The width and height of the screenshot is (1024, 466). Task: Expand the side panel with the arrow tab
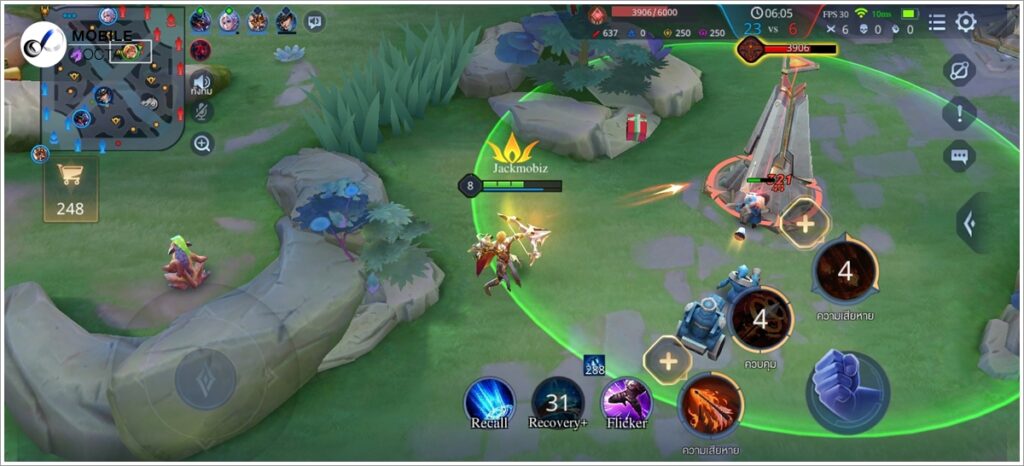(x=970, y=222)
